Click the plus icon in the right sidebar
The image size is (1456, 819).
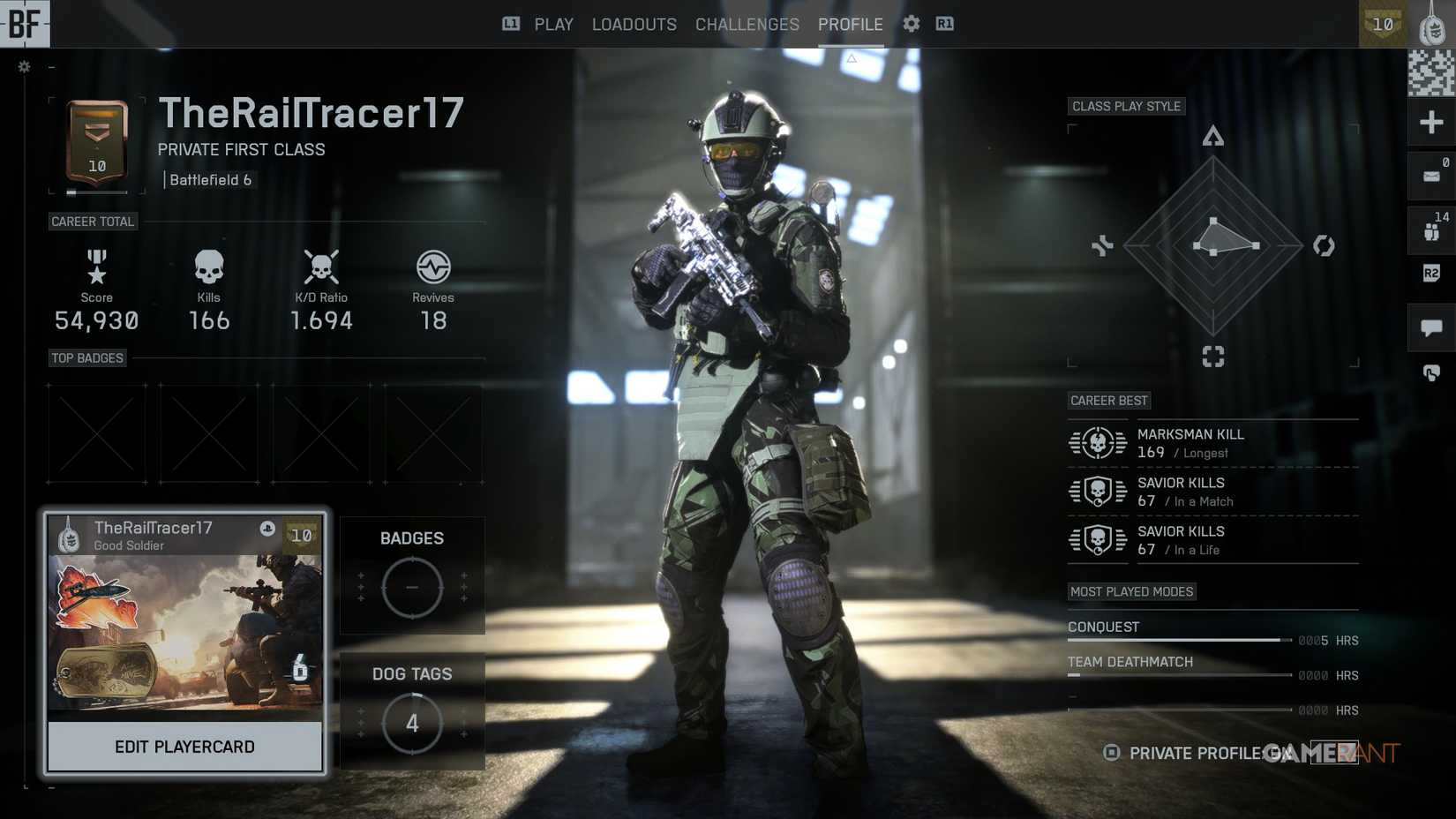pyautogui.click(x=1431, y=122)
